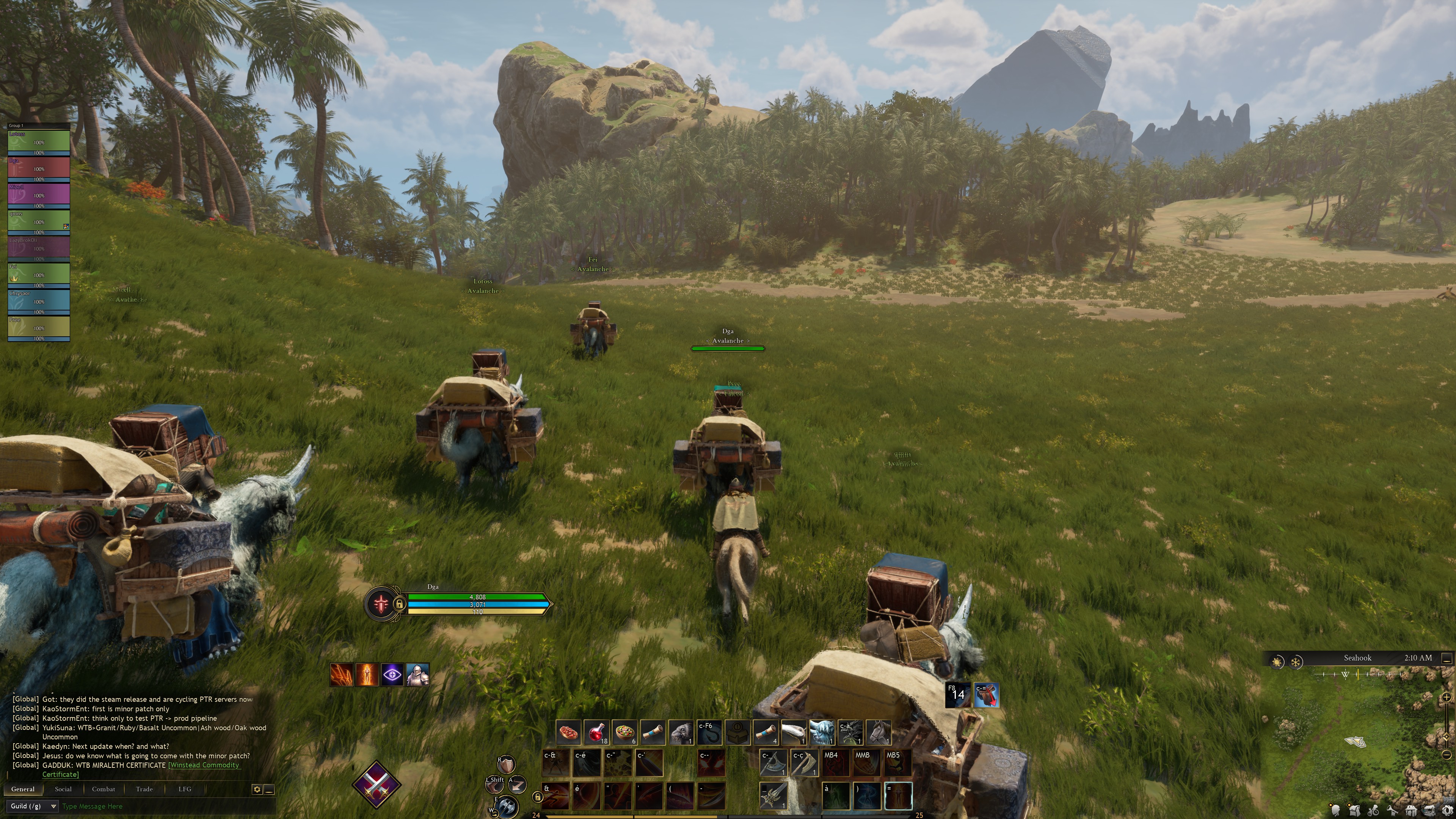The width and height of the screenshot is (1456, 819).
Task: Eat the salad bowl food item
Action: [x=624, y=733]
